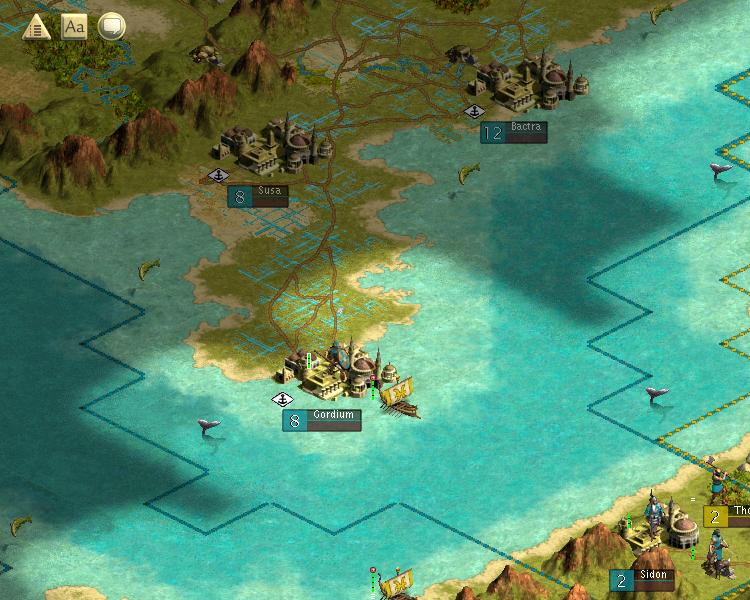The image size is (750, 600).
Task: Select the Gordium city name label
Action: (333, 415)
